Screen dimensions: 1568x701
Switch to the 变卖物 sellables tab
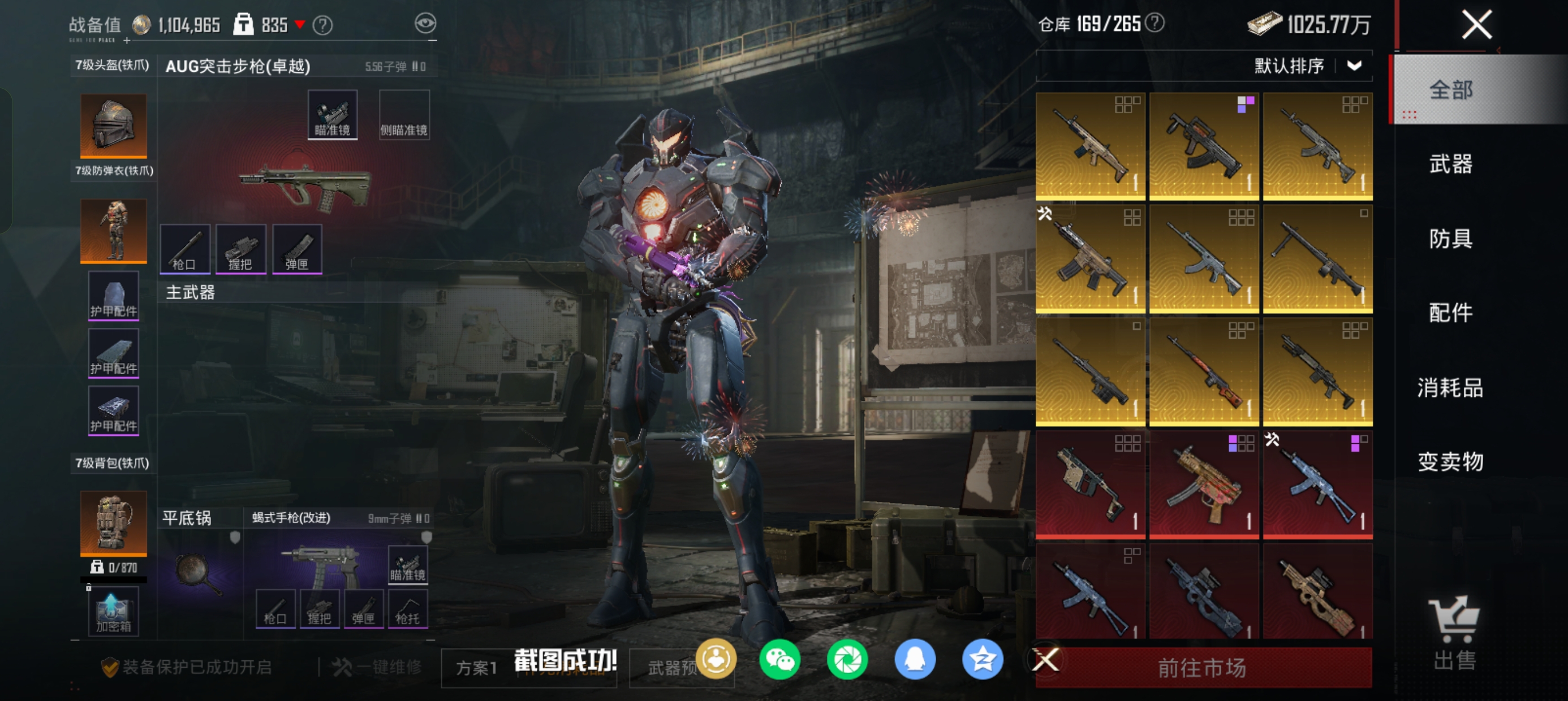(x=1450, y=462)
